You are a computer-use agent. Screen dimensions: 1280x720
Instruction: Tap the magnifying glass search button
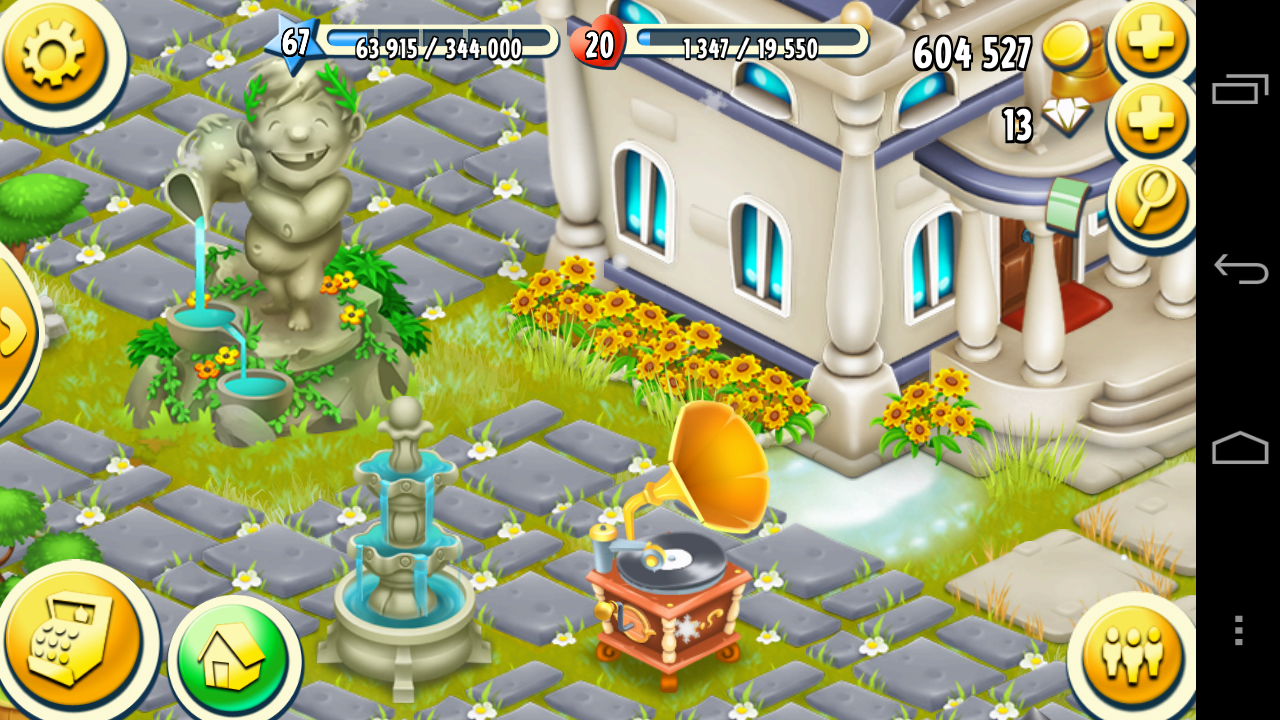pyautogui.click(x=1150, y=200)
